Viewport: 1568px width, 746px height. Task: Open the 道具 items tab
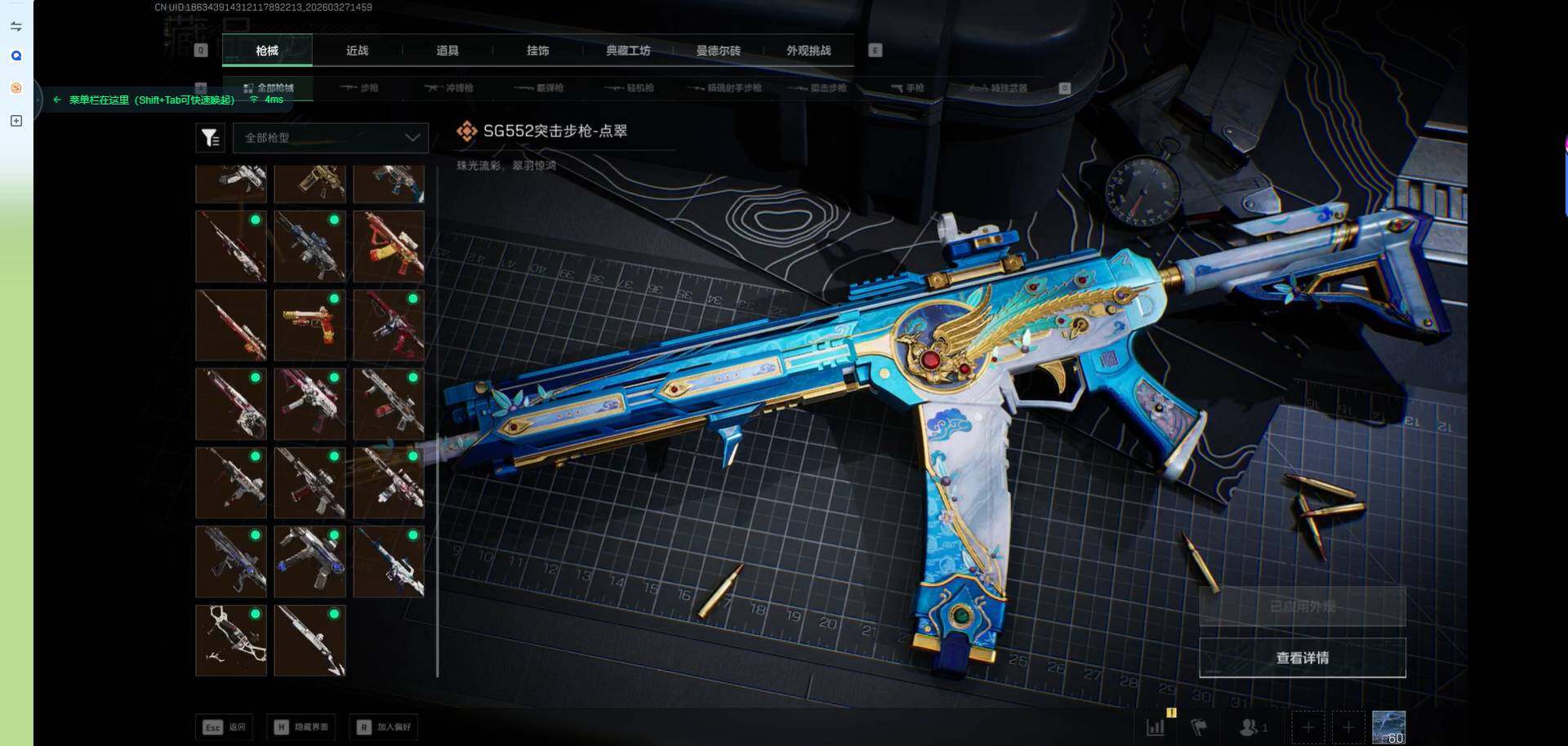pyautogui.click(x=448, y=51)
